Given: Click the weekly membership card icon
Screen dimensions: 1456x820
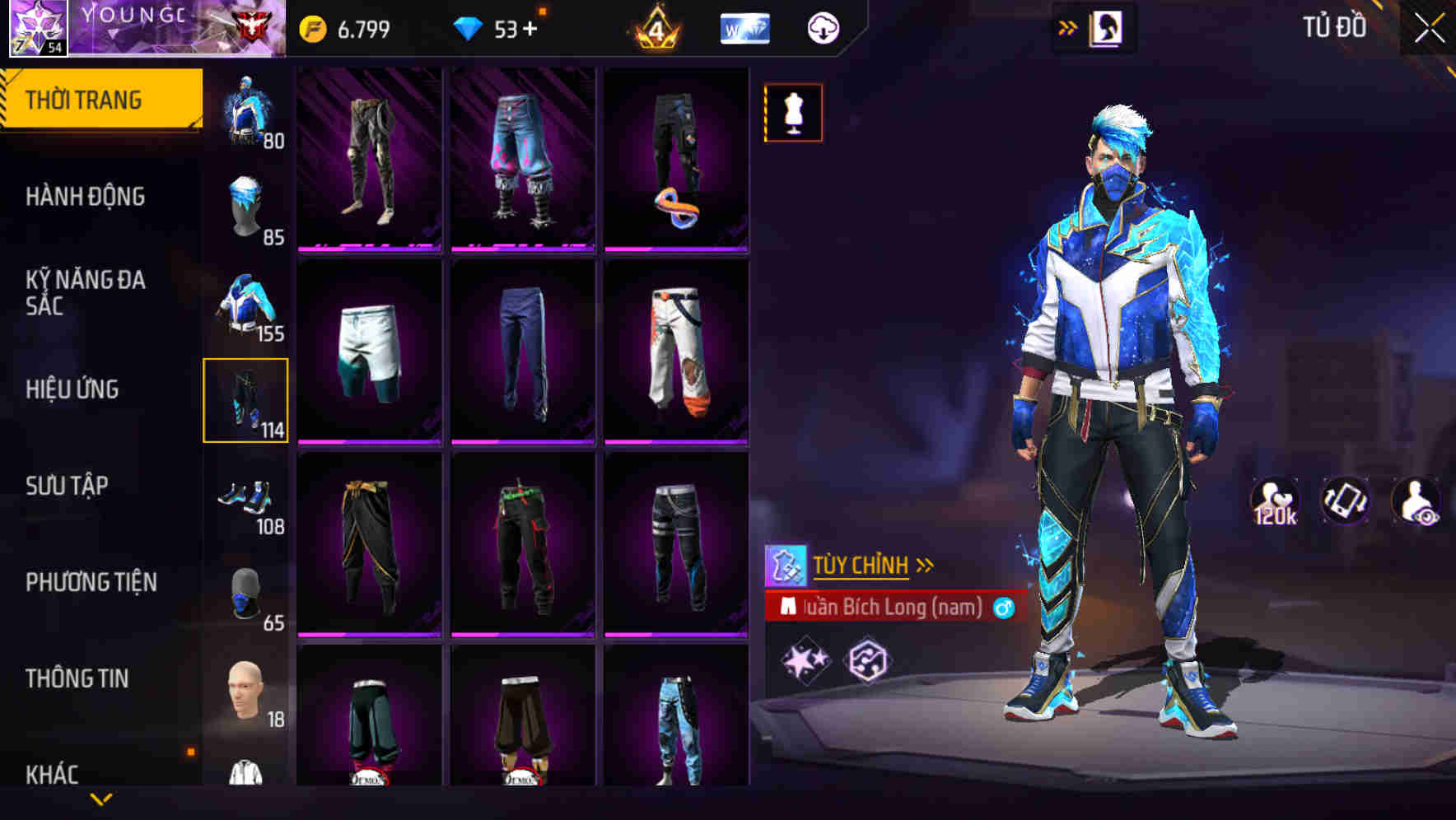Looking at the screenshot, I should (x=744, y=27).
